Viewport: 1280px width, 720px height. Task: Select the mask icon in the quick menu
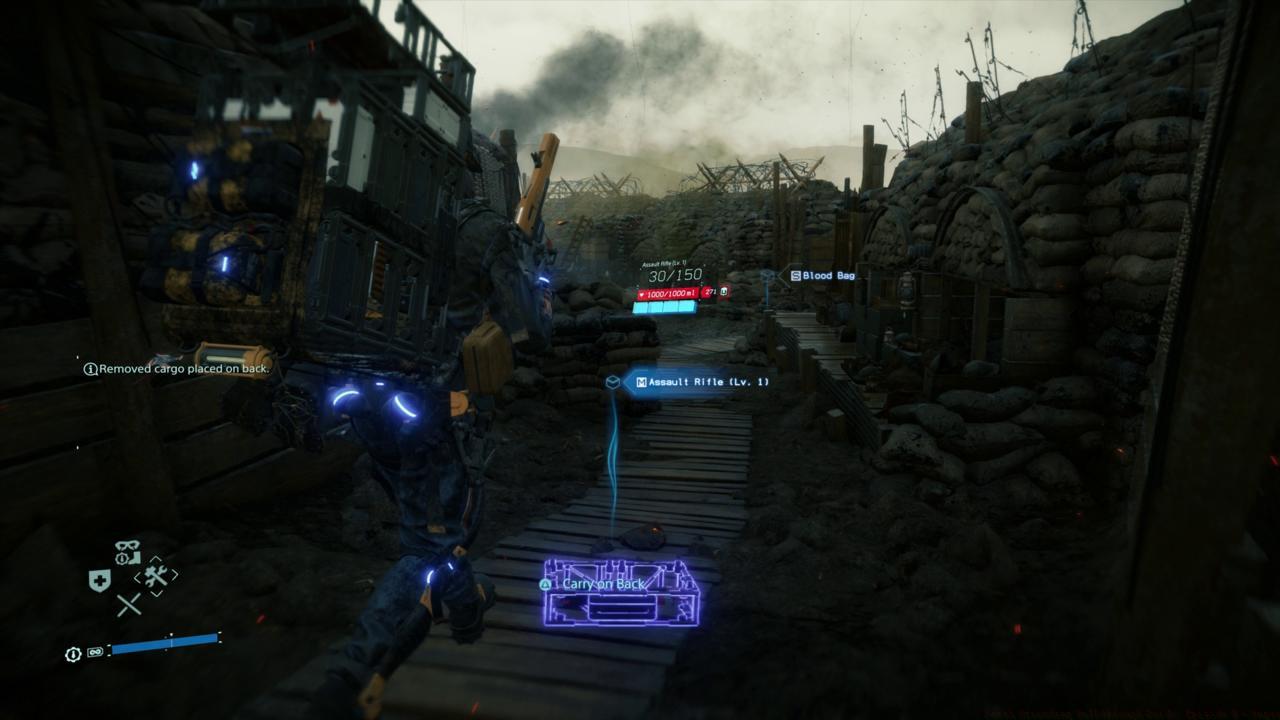coord(127,547)
